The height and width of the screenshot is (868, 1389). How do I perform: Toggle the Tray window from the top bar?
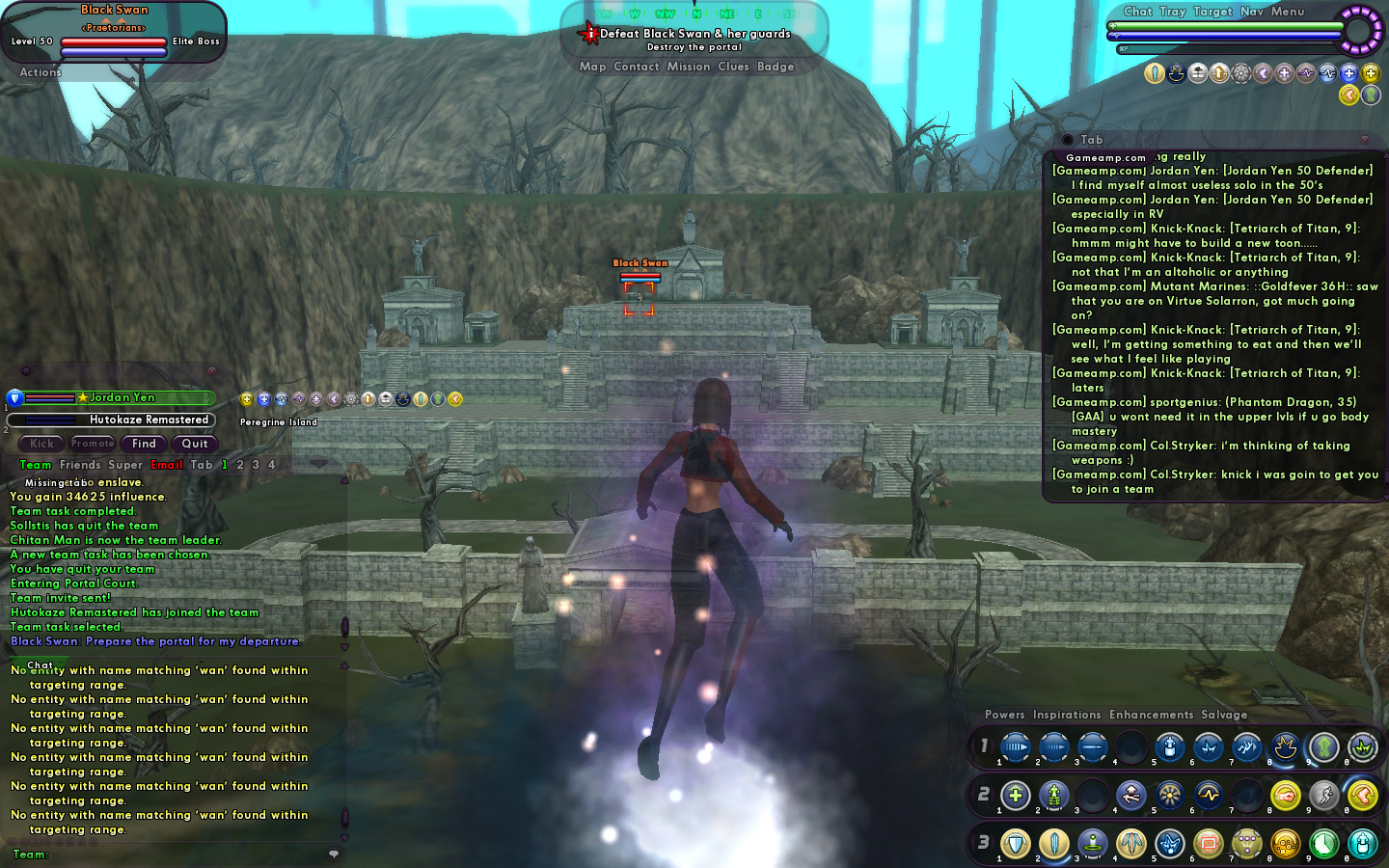pyautogui.click(x=1172, y=12)
